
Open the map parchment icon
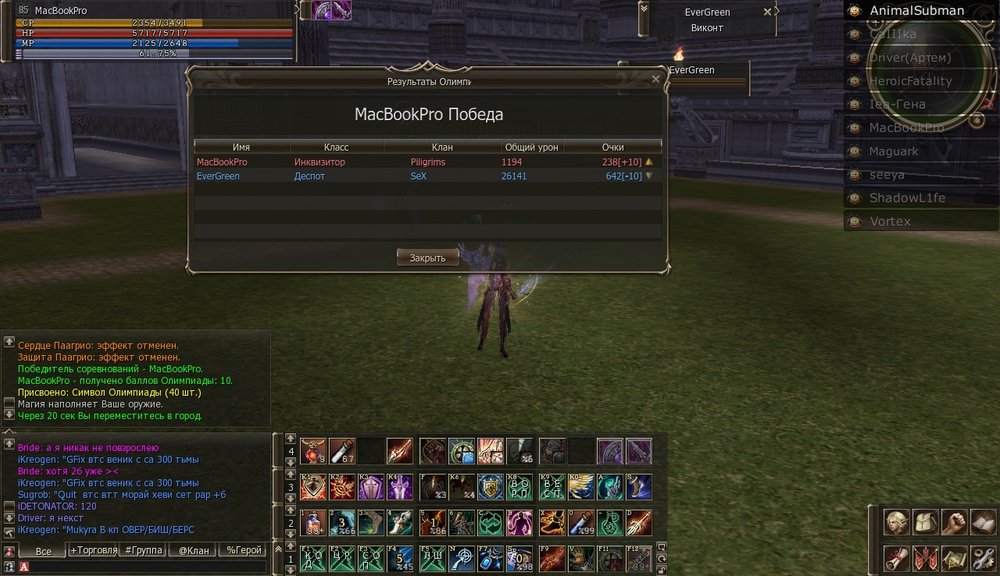coord(955,558)
